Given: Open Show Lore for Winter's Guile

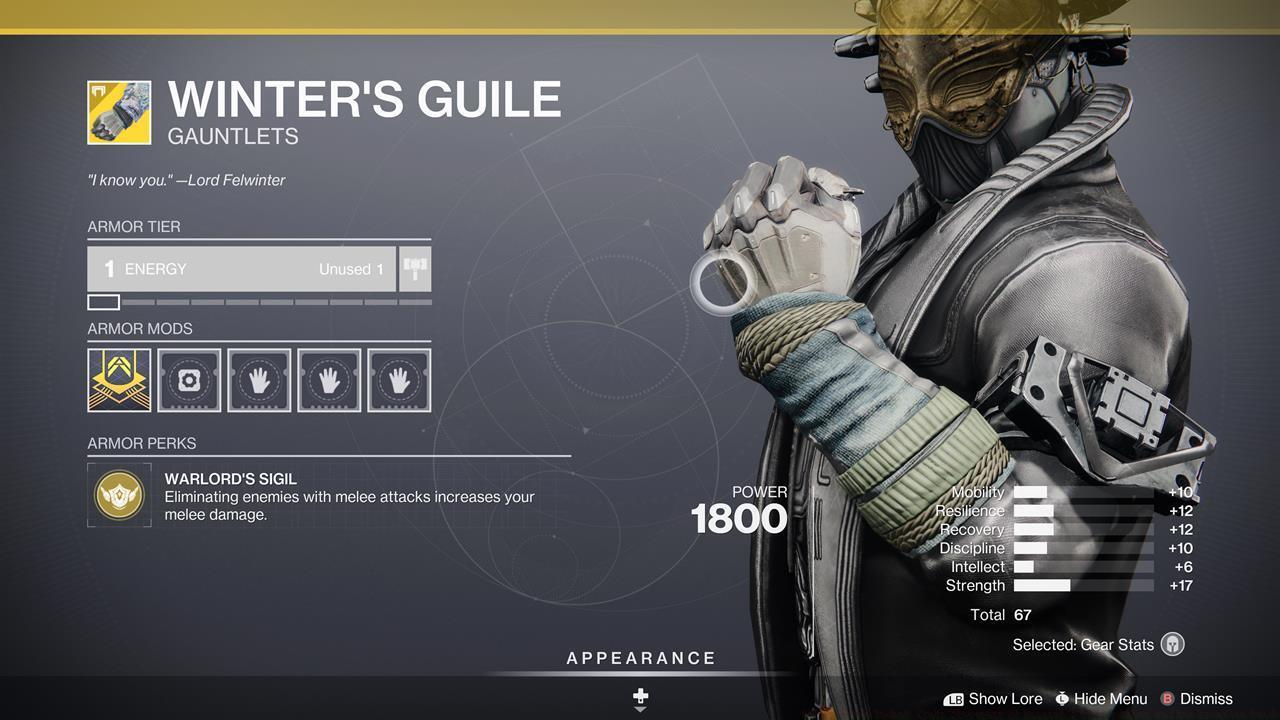Looking at the screenshot, I should pyautogui.click(x=1005, y=699).
